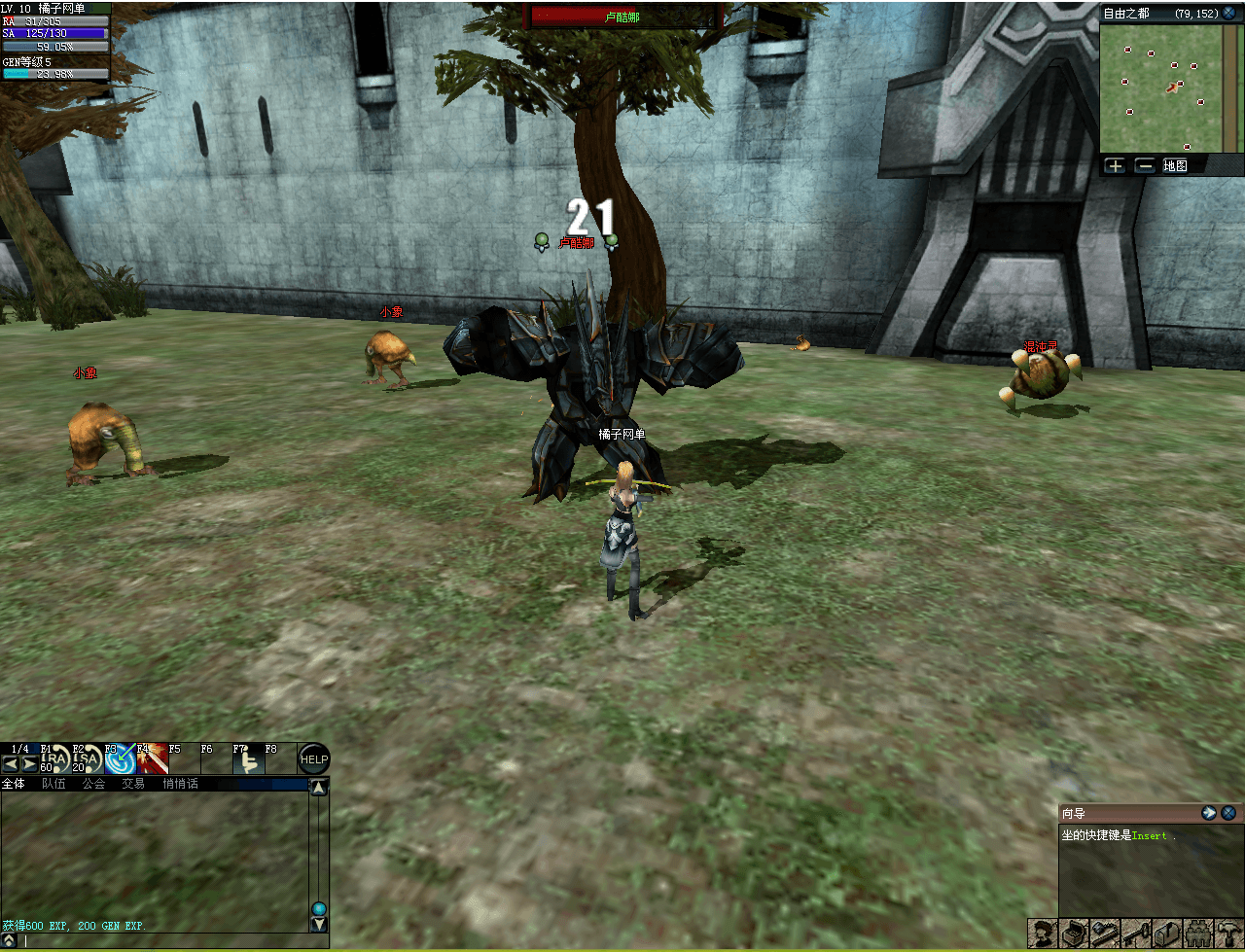Click the chat text input field

(165, 941)
